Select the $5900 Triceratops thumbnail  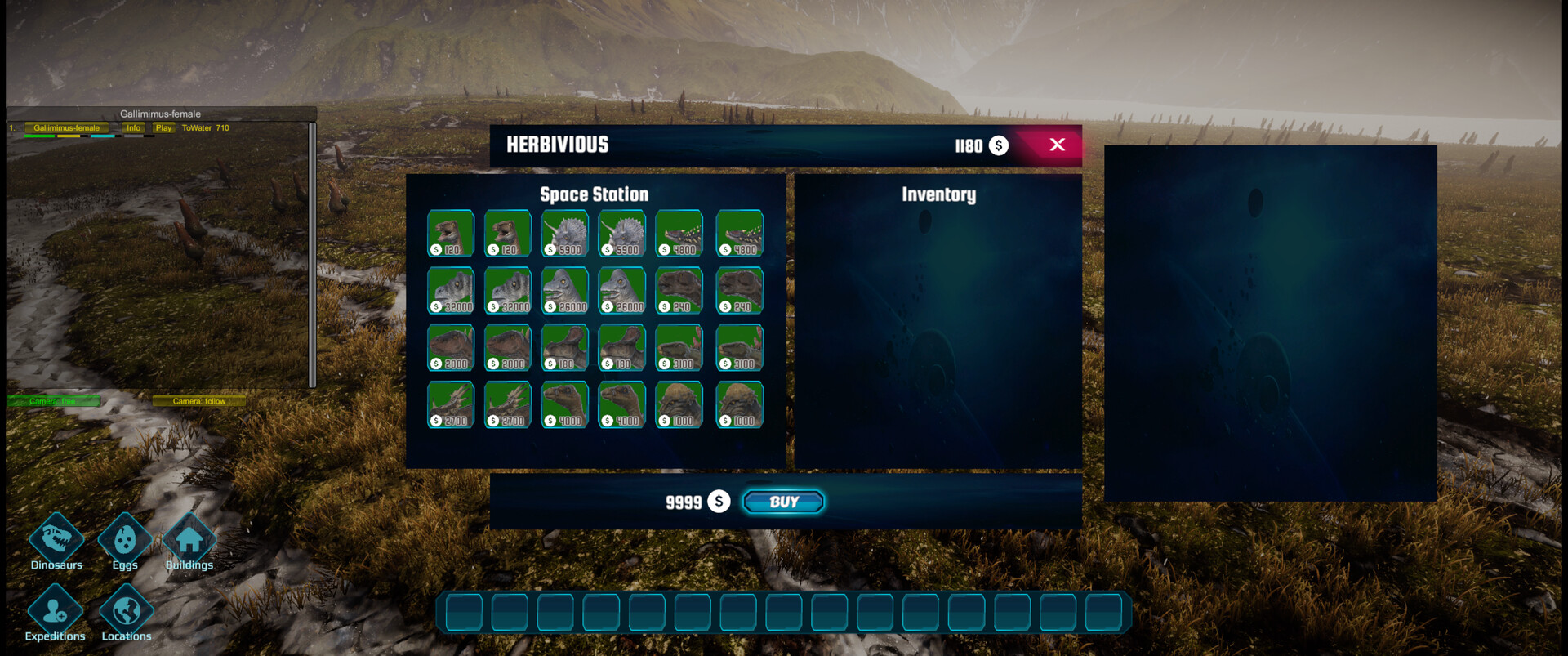pos(564,233)
